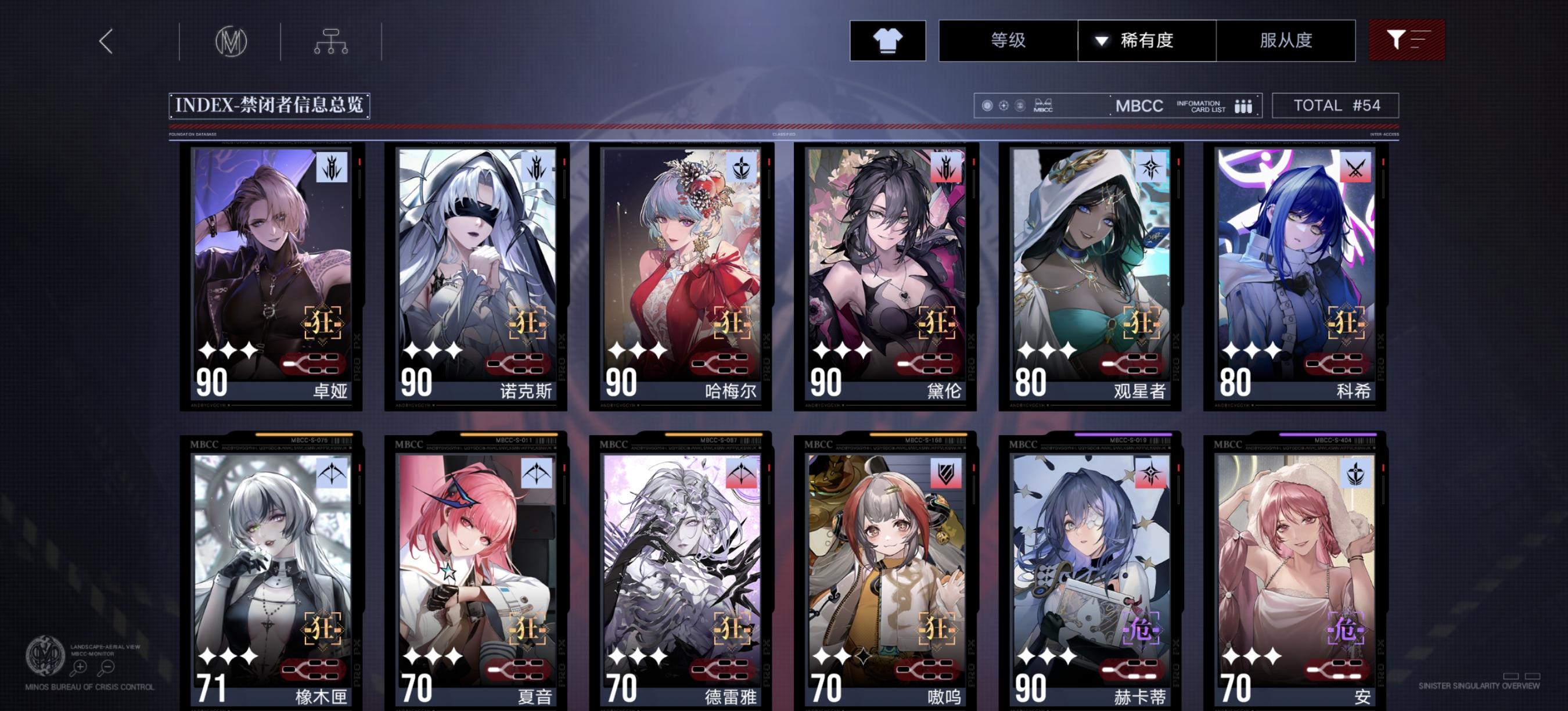Switch to the 服从度 sorting tab
This screenshot has width=1568, height=711.
[x=1287, y=40]
